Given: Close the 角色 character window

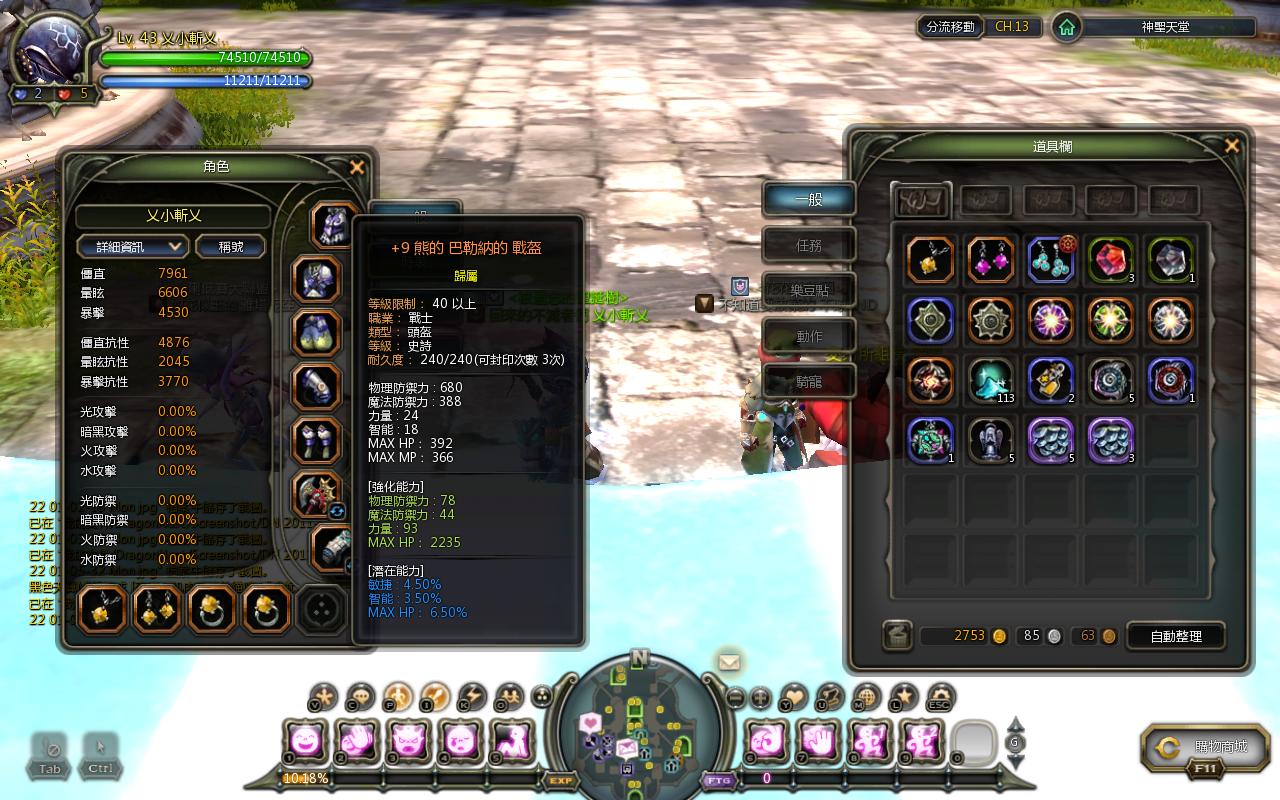Looking at the screenshot, I should coord(357,168).
